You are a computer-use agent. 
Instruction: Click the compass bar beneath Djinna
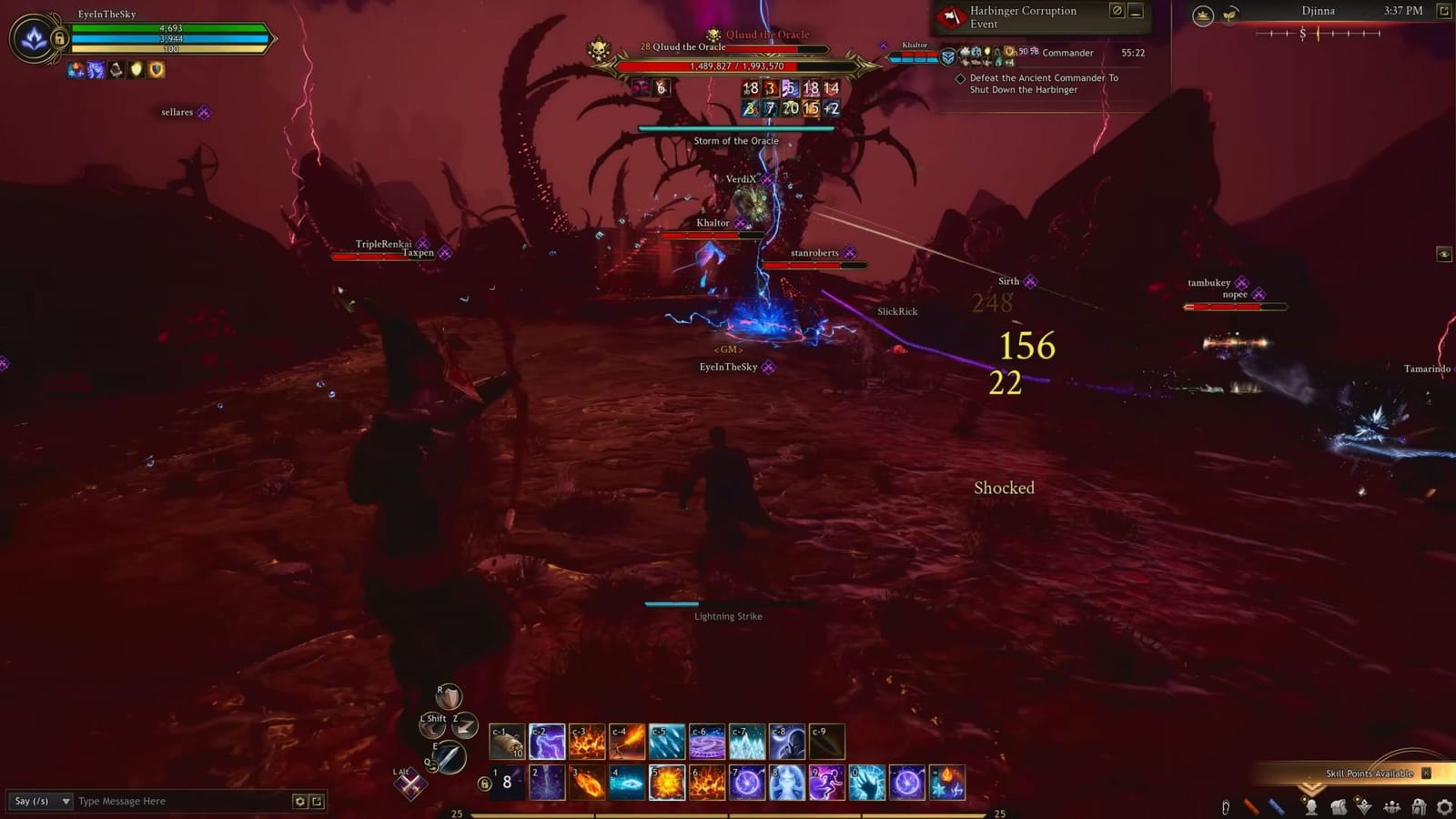pos(1316,34)
